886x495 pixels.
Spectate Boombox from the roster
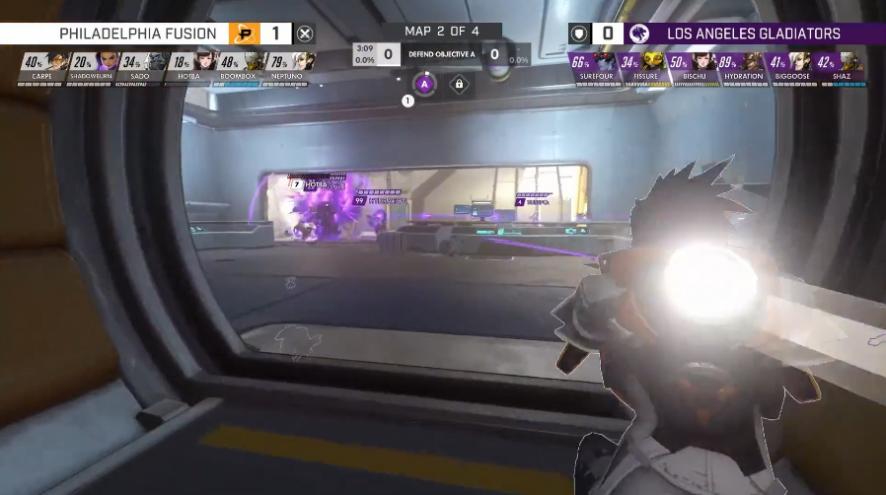[255, 62]
